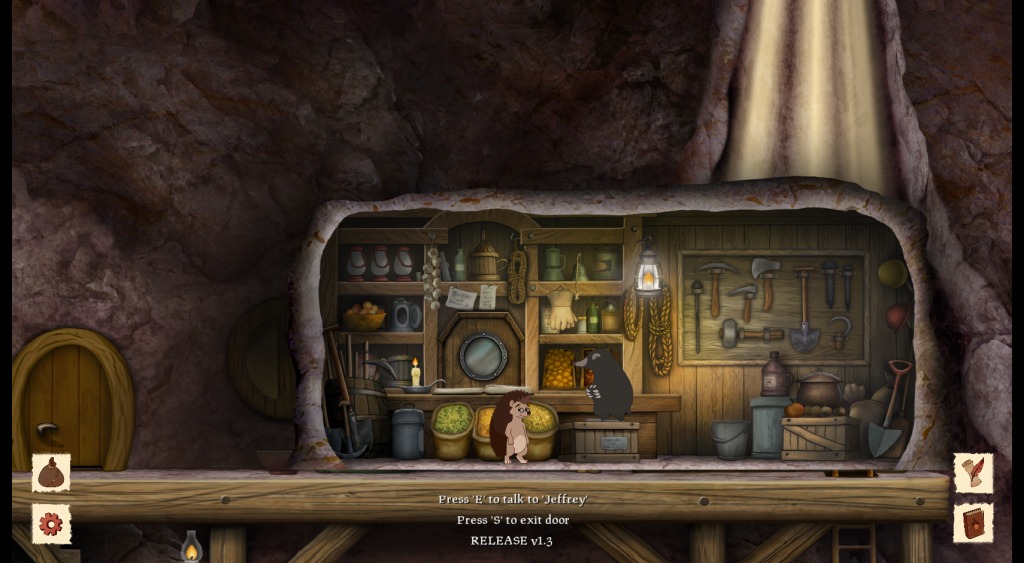Show the scroll and quill quest icon
The width and height of the screenshot is (1024, 563).
pyautogui.click(x=972, y=473)
